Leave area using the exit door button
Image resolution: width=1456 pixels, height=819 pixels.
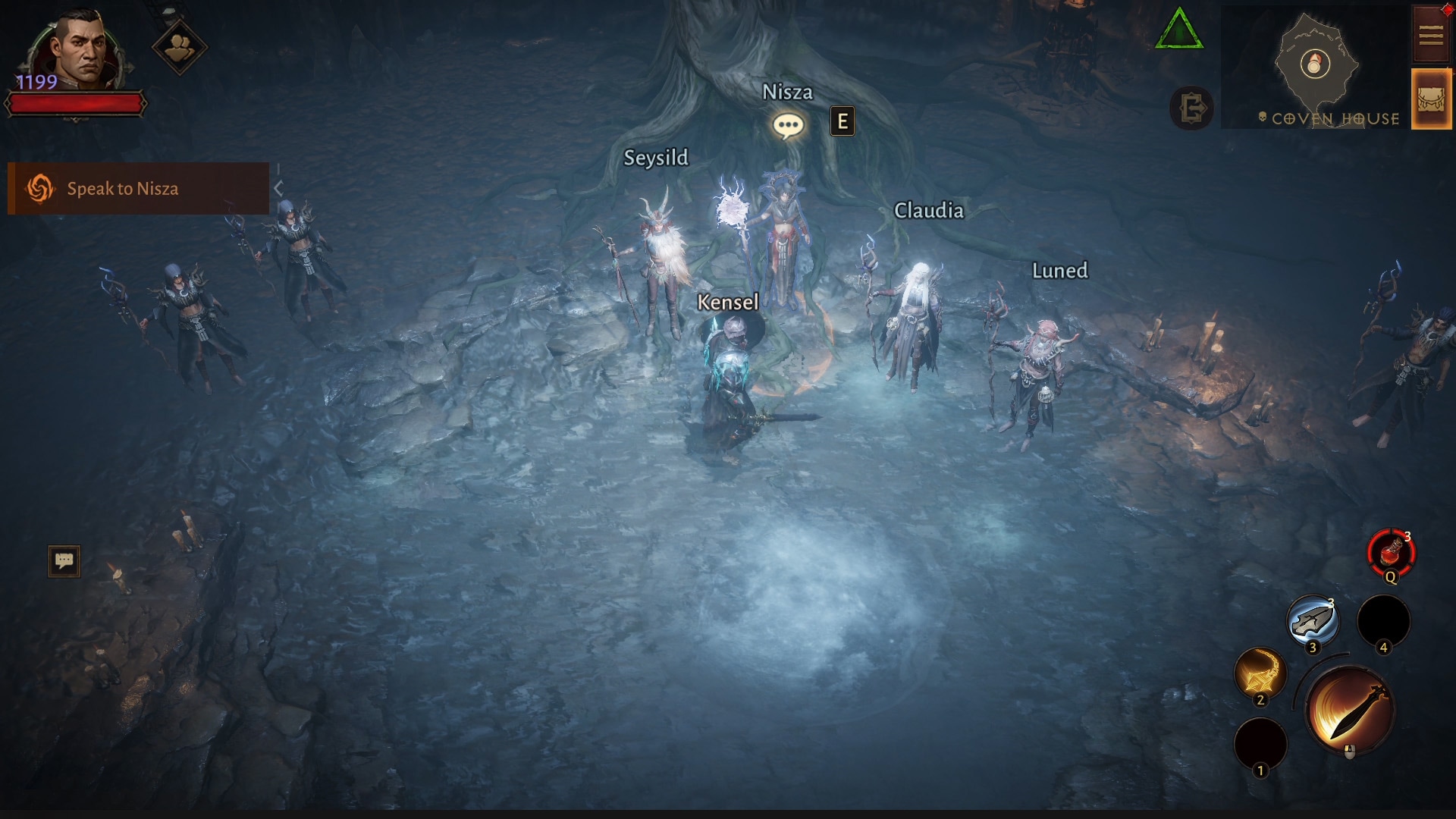(x=1191, y=108)
